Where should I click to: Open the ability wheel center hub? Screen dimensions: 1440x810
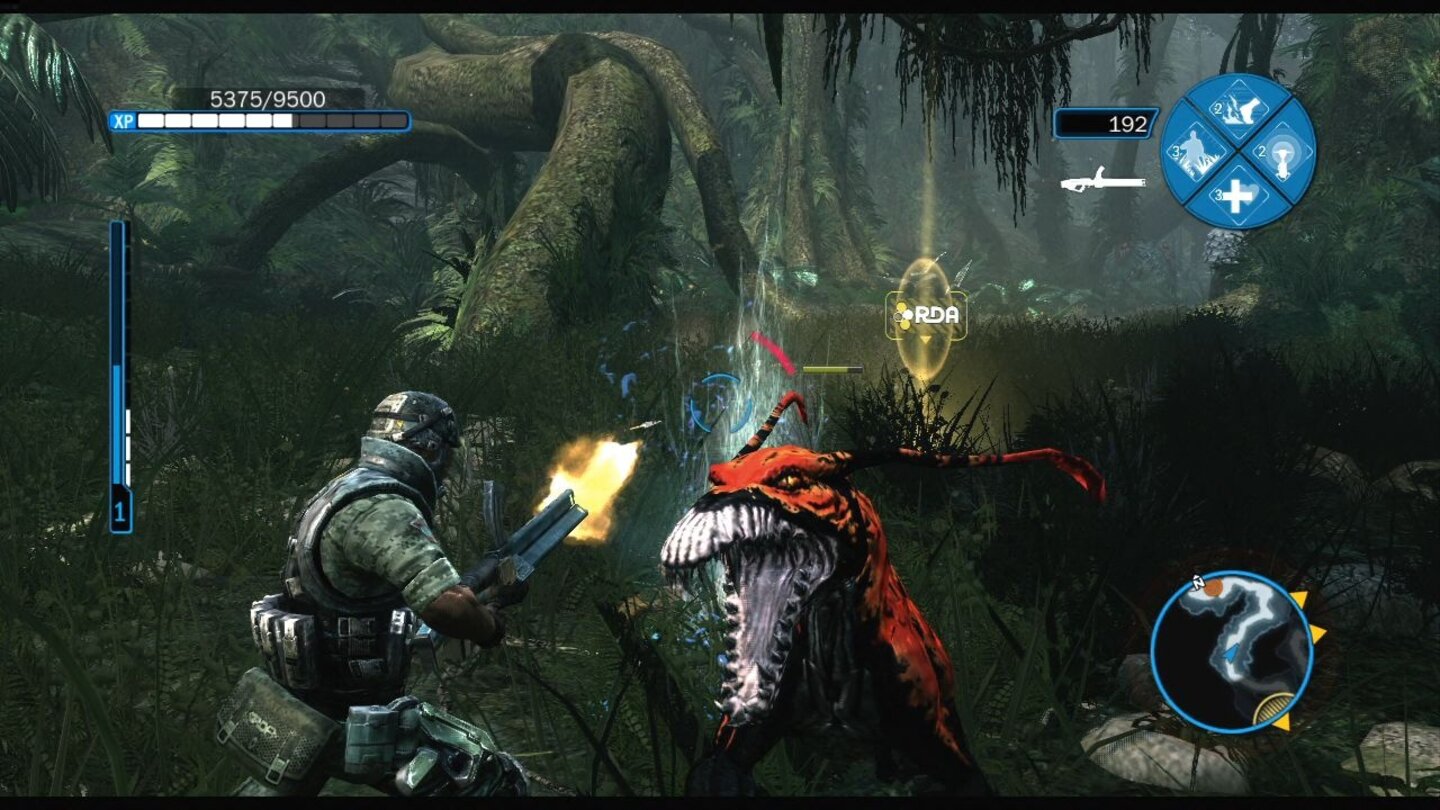coord(1240,153)
